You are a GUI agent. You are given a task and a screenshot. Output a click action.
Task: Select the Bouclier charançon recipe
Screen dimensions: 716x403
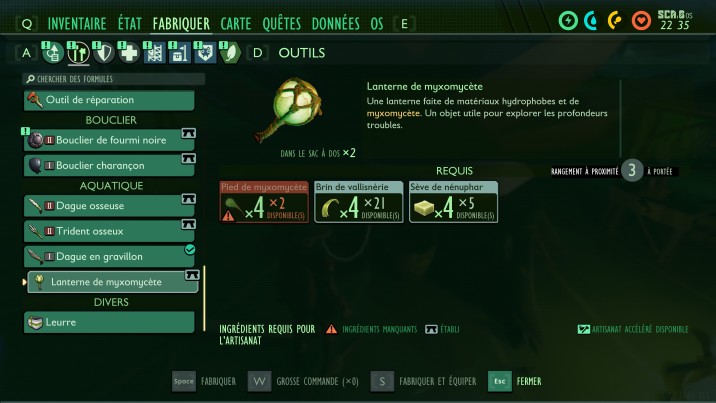pos(110,165)
